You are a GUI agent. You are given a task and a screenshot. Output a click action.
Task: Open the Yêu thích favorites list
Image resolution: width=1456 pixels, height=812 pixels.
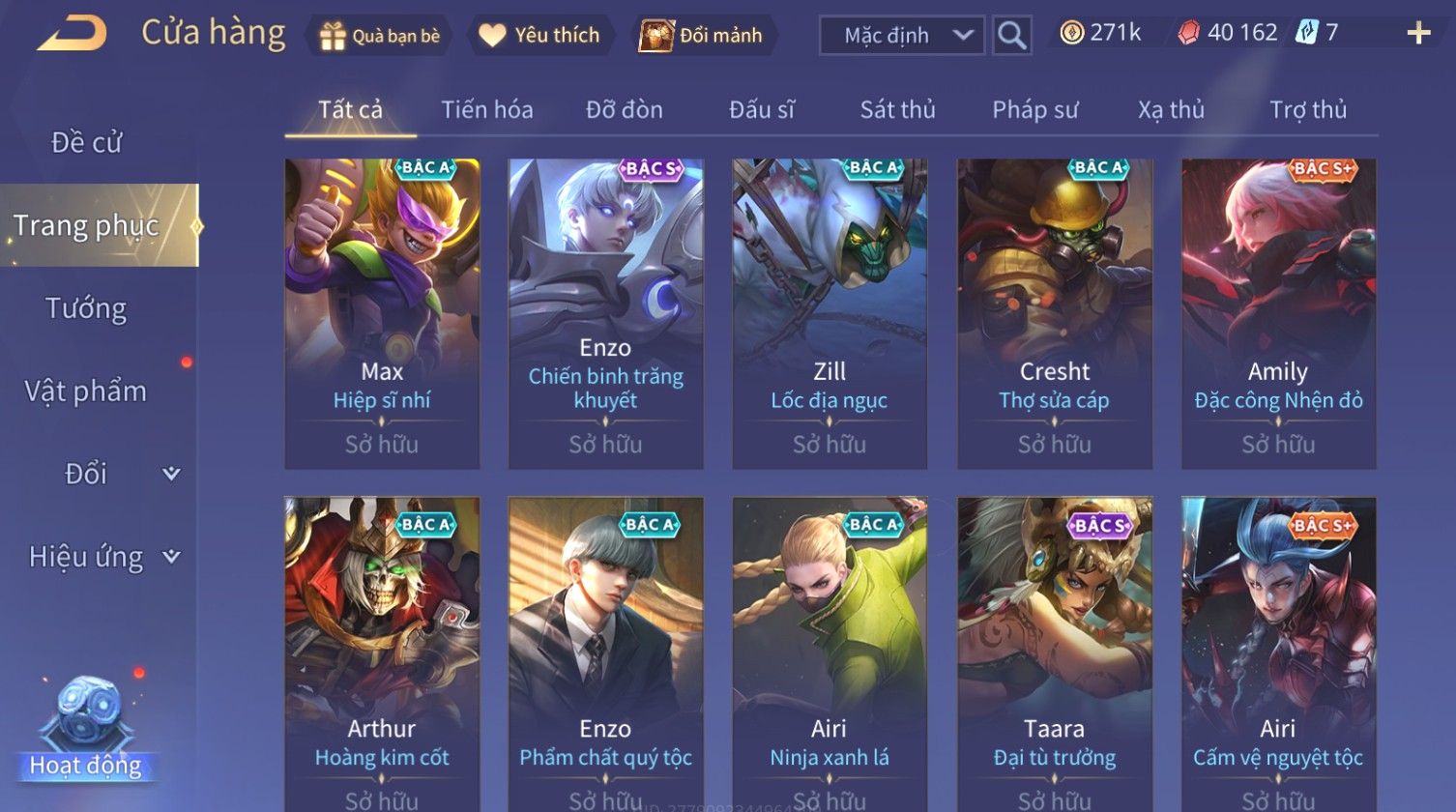coord(540,36)
